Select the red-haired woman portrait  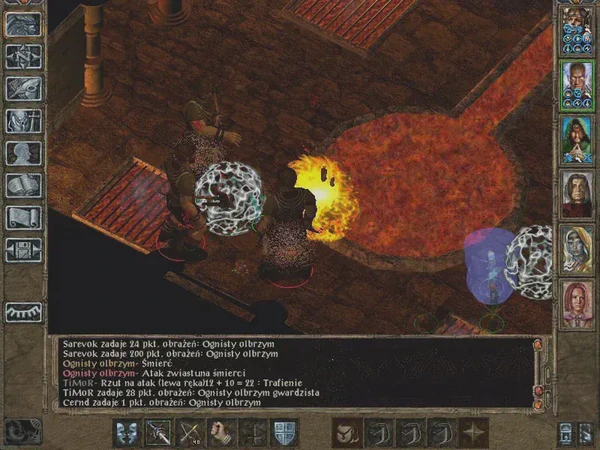pyautogui.click(x=576, y=303)
